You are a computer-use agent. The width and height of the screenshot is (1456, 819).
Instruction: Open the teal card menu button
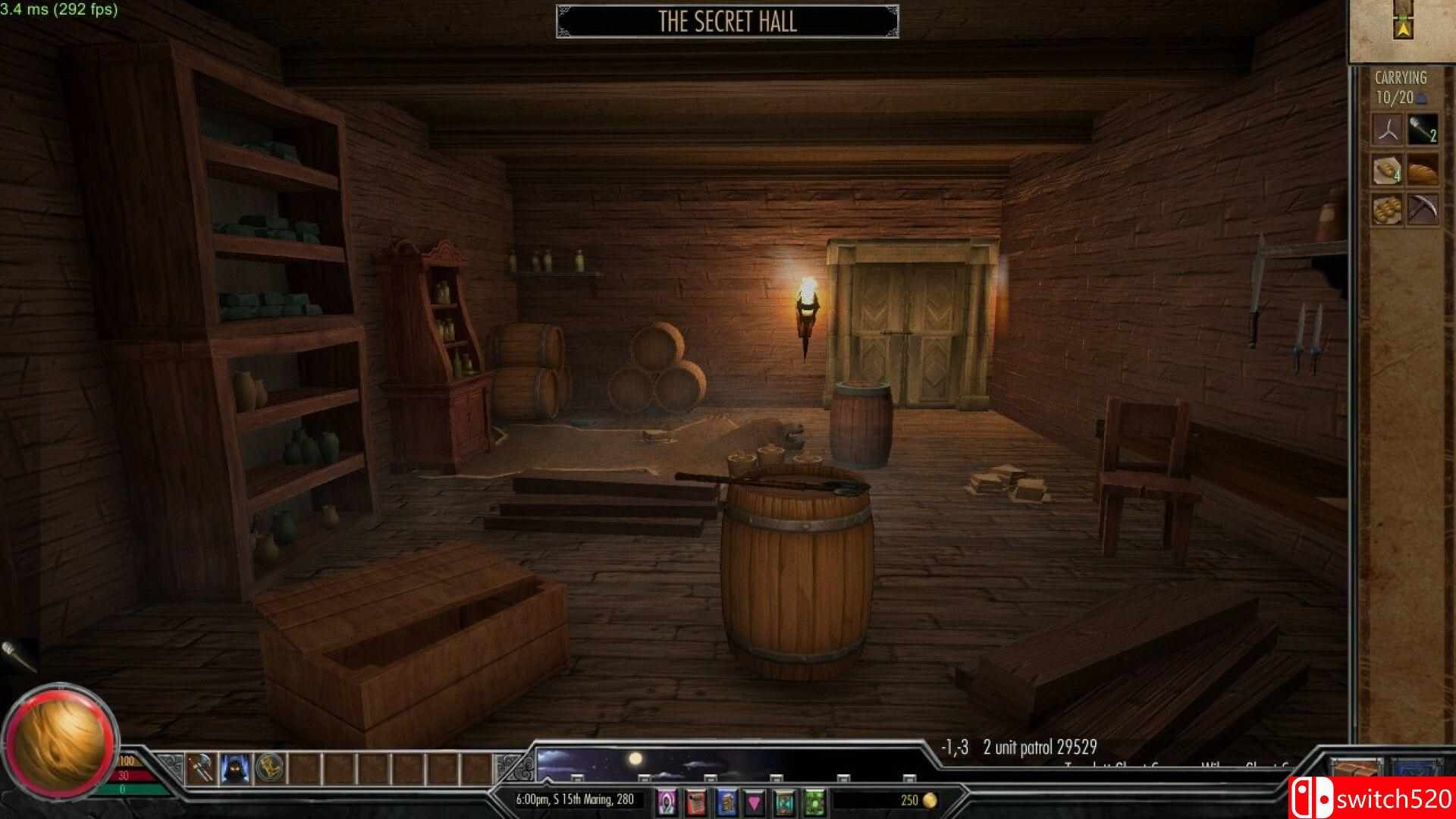[x=784, y=801]
